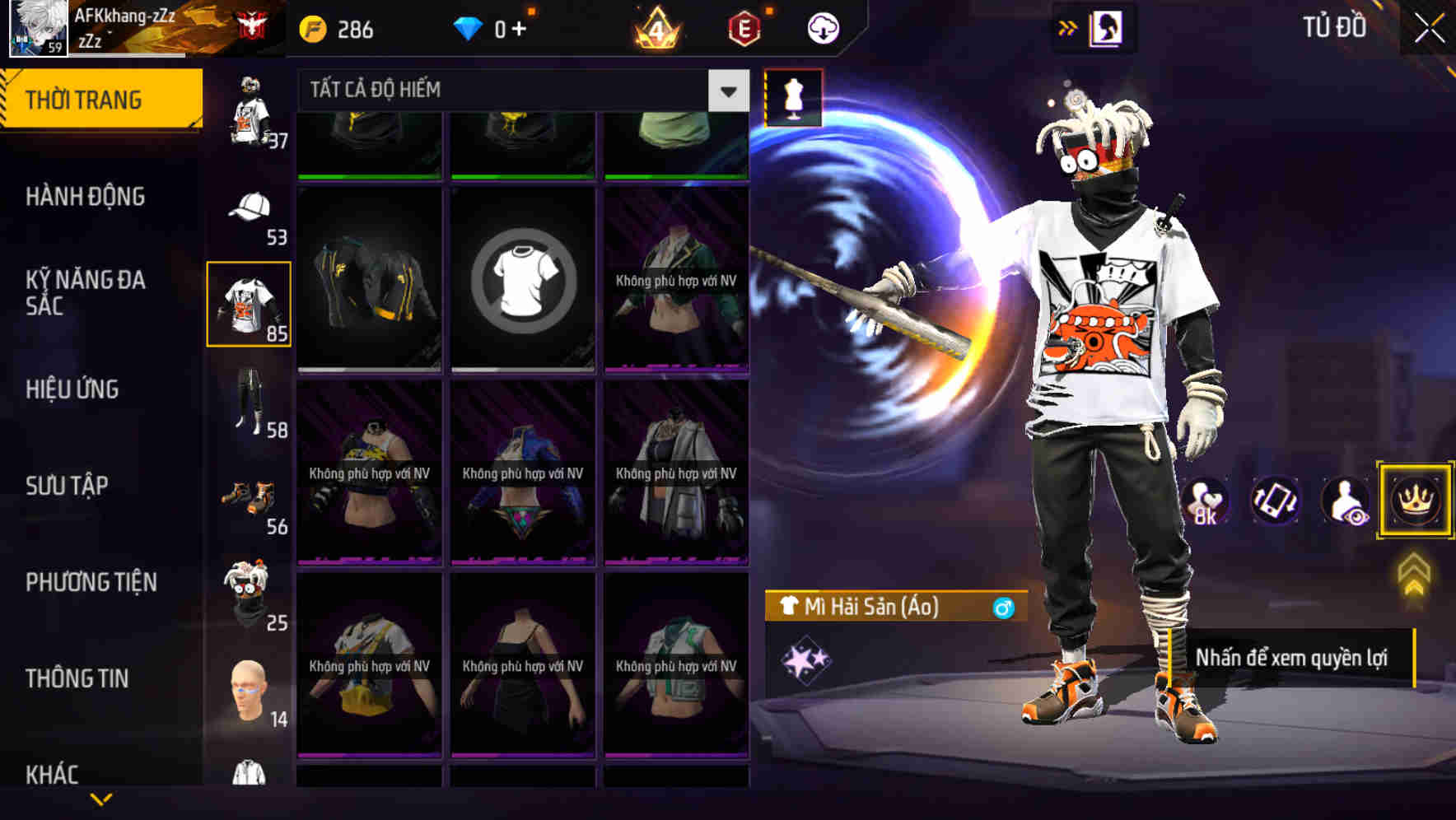Image resolution: width=1456 pixels, height=820 pixels.
Task: Select the white unequip t-shirt thumbnail
Action: [522, 278]
